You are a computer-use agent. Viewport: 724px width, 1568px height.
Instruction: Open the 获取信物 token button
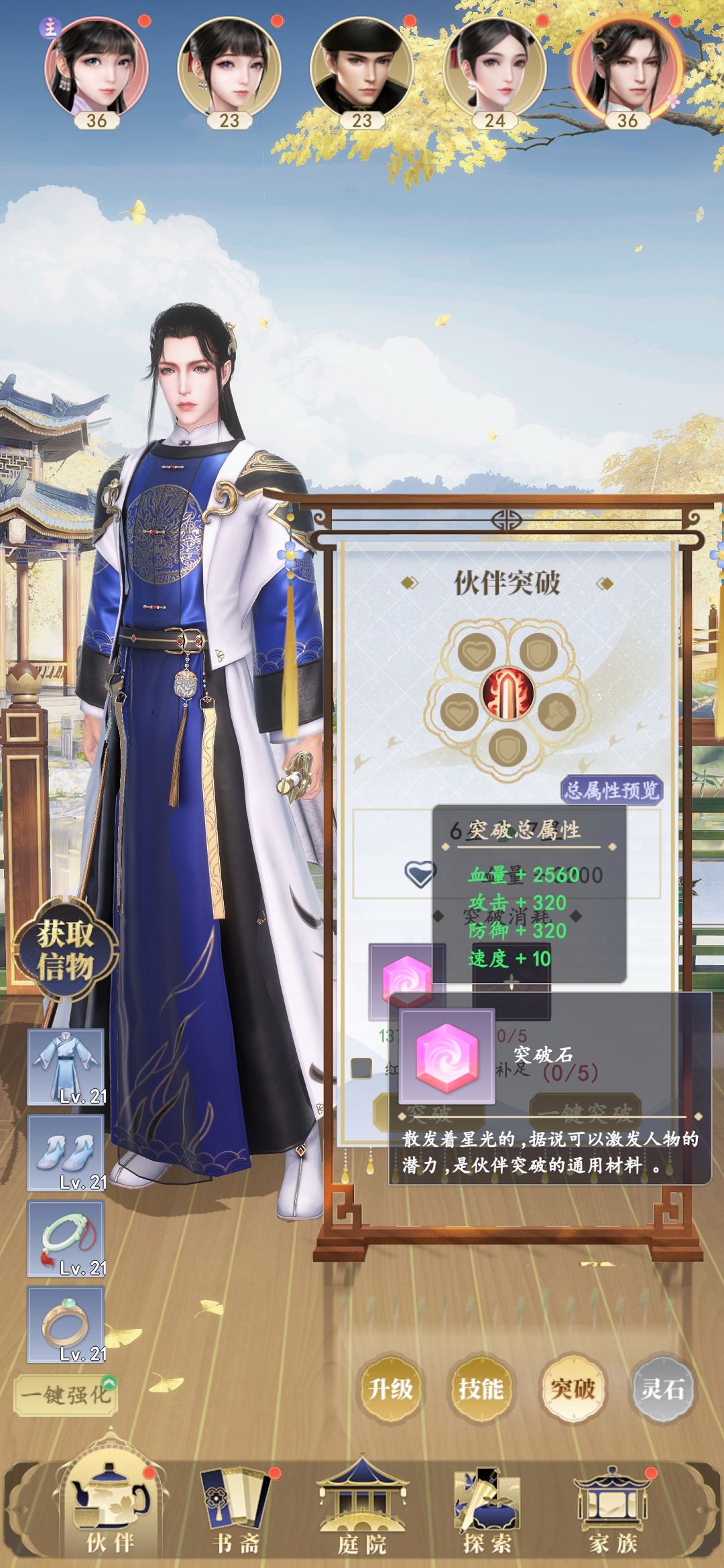(x=65, y=950)
